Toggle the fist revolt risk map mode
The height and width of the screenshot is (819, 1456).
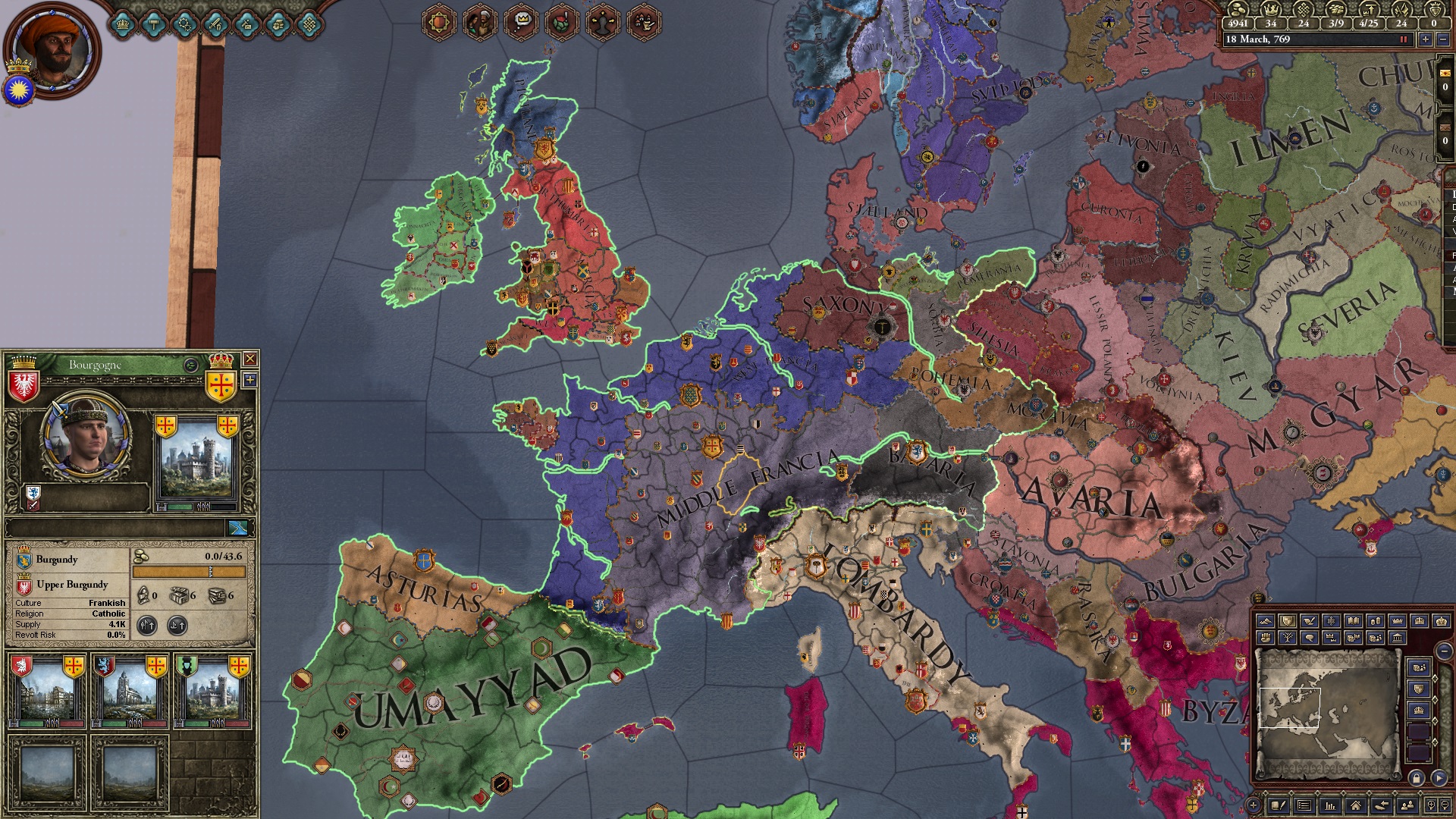1265,638
